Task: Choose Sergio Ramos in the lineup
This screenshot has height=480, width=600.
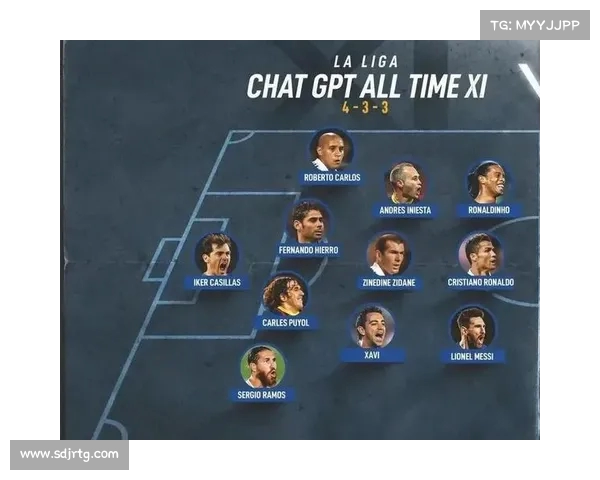Action: click(262, 367)
